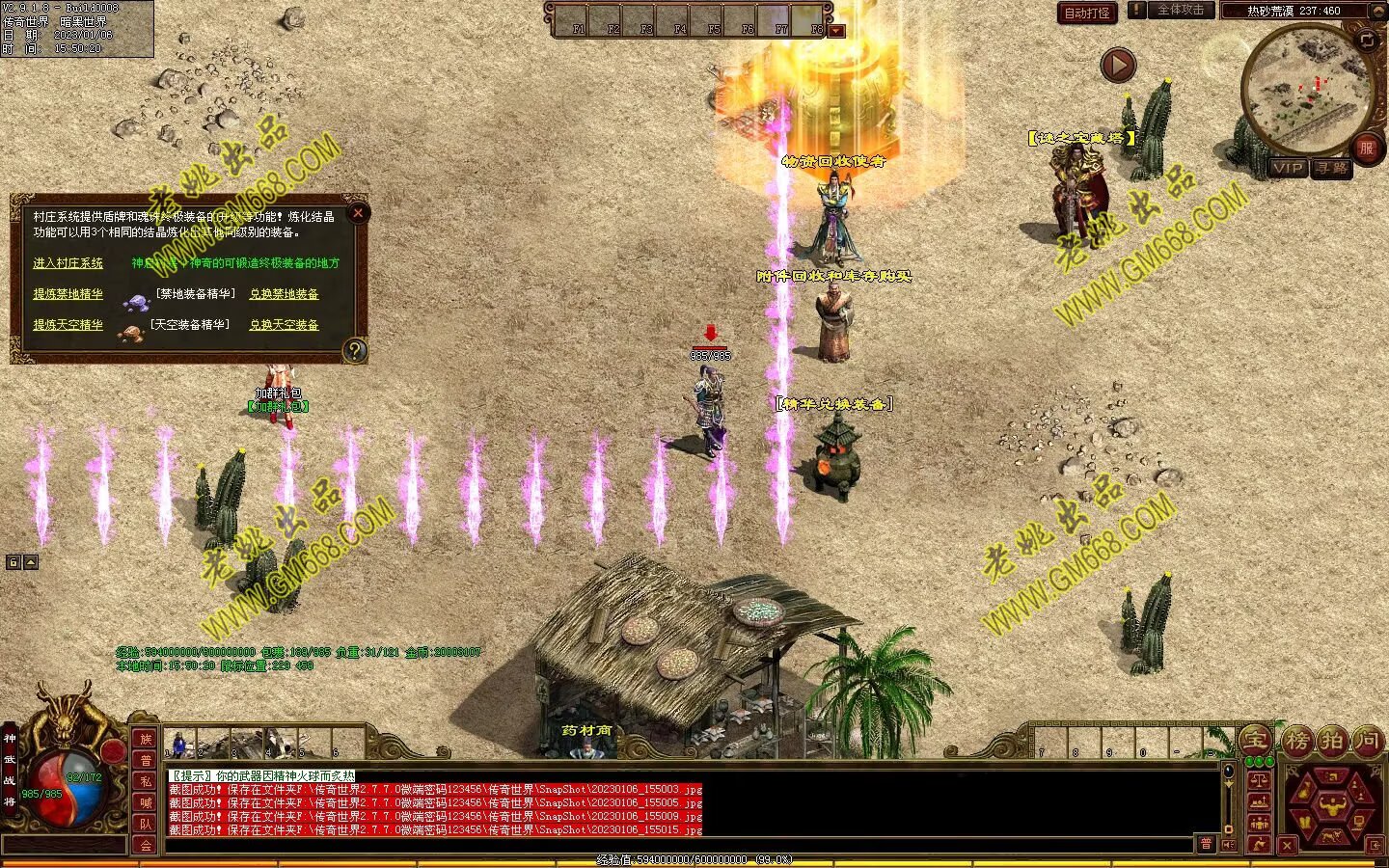Image resolution: width=1389 pixels, height=868 pixels.
Task: Select the 兑换禁地装备 link
Action: (284, 294)
